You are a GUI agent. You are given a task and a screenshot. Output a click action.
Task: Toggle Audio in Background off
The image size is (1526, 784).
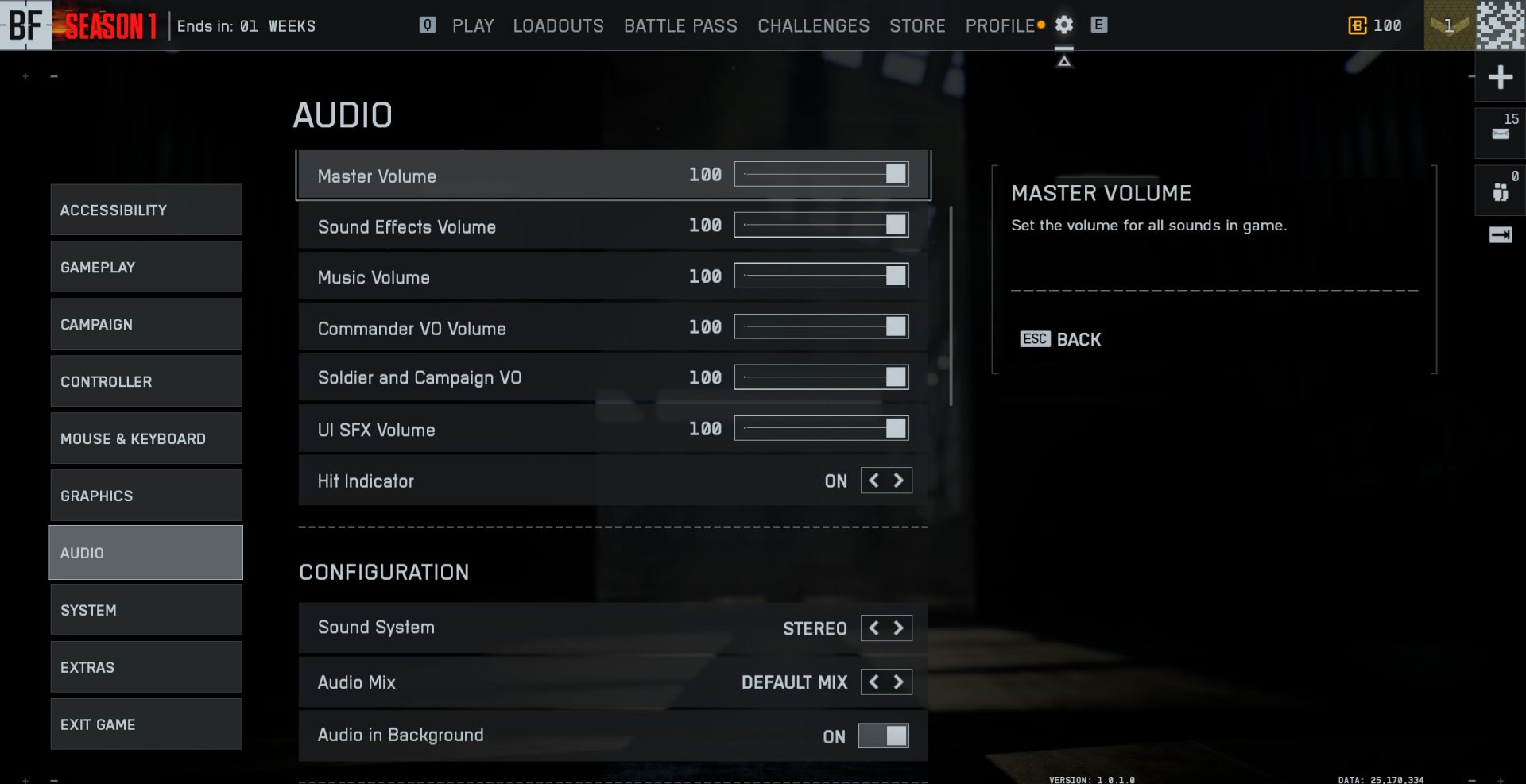(882, 736)
